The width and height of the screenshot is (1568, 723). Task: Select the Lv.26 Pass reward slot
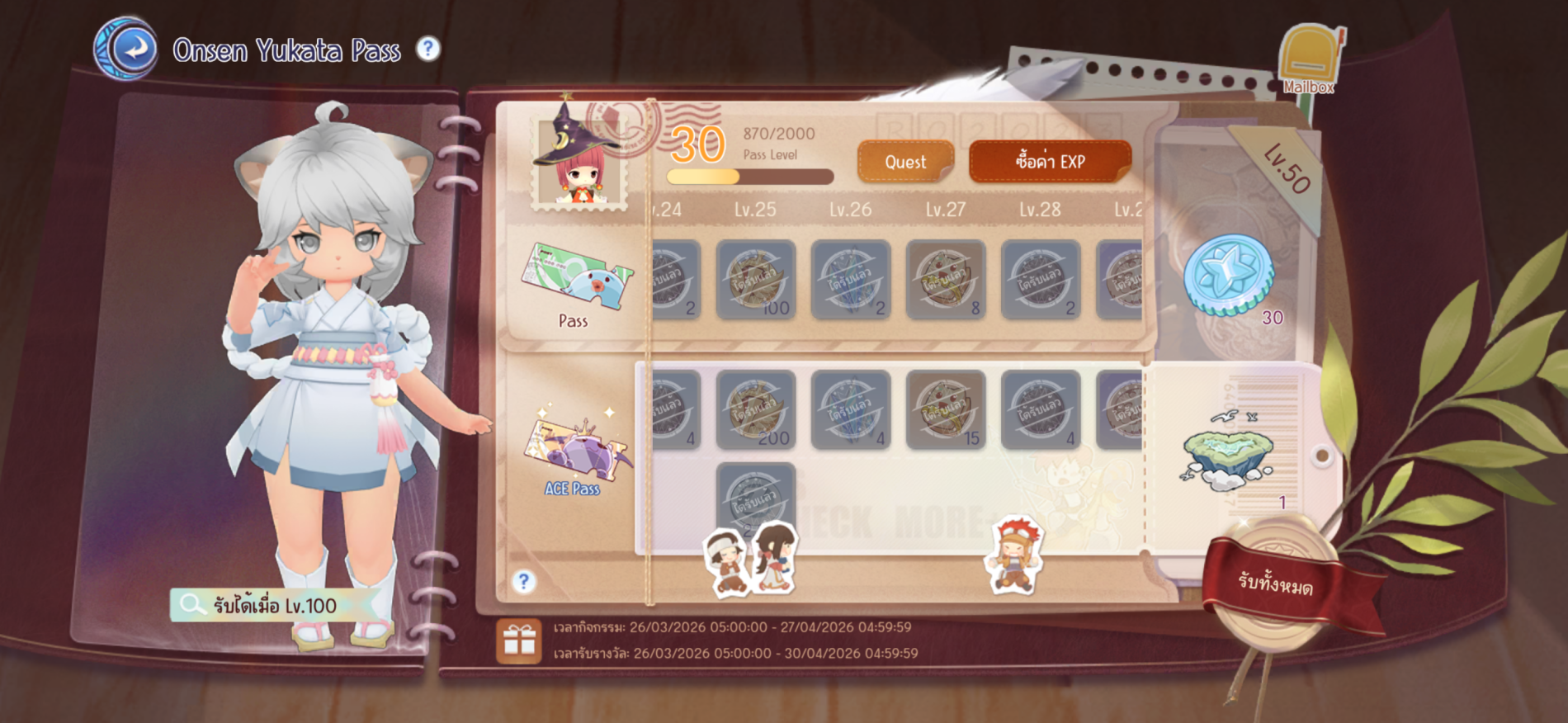coord(851,280)
